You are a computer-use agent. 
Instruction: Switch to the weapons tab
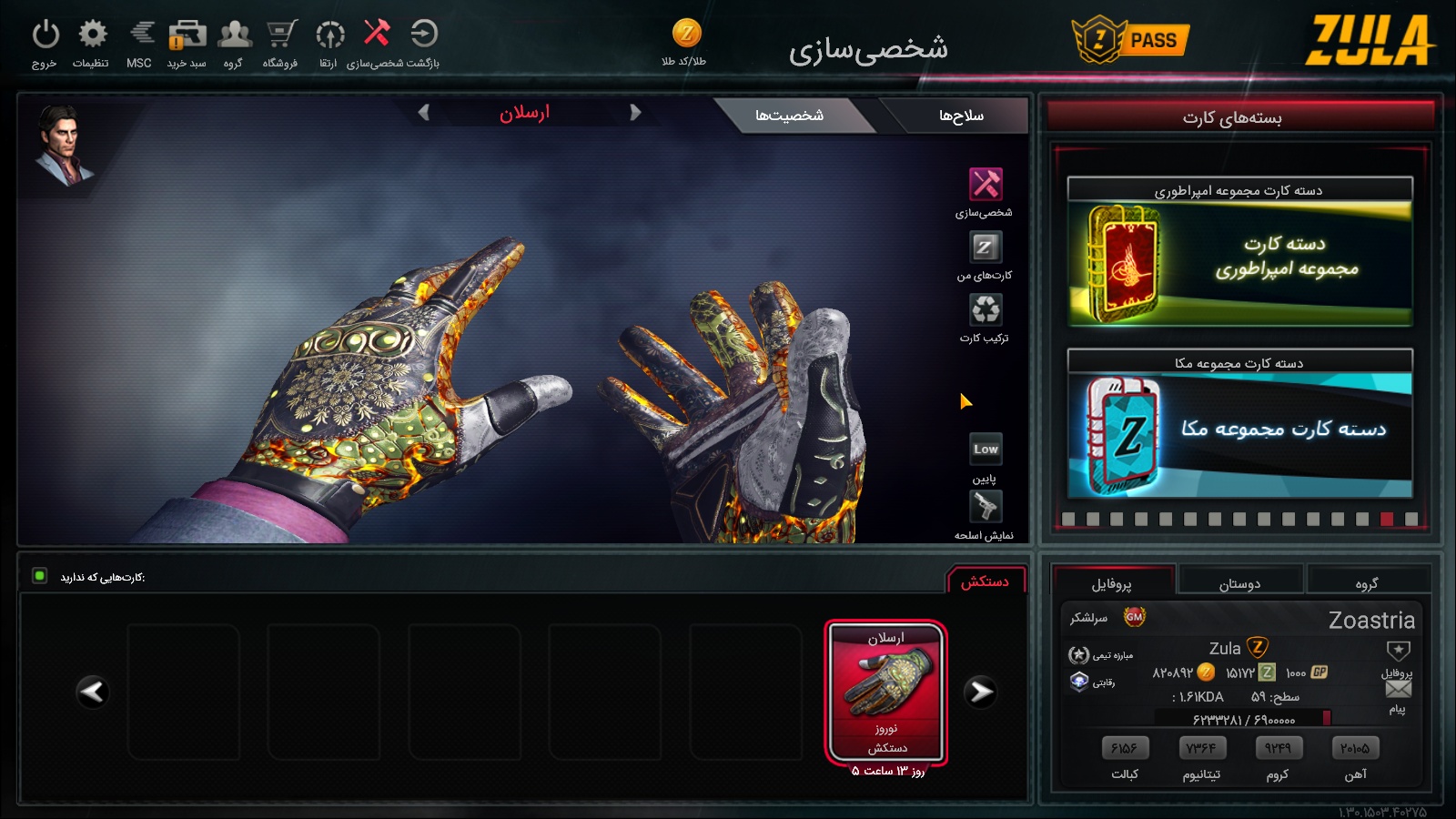coord(960,116)
